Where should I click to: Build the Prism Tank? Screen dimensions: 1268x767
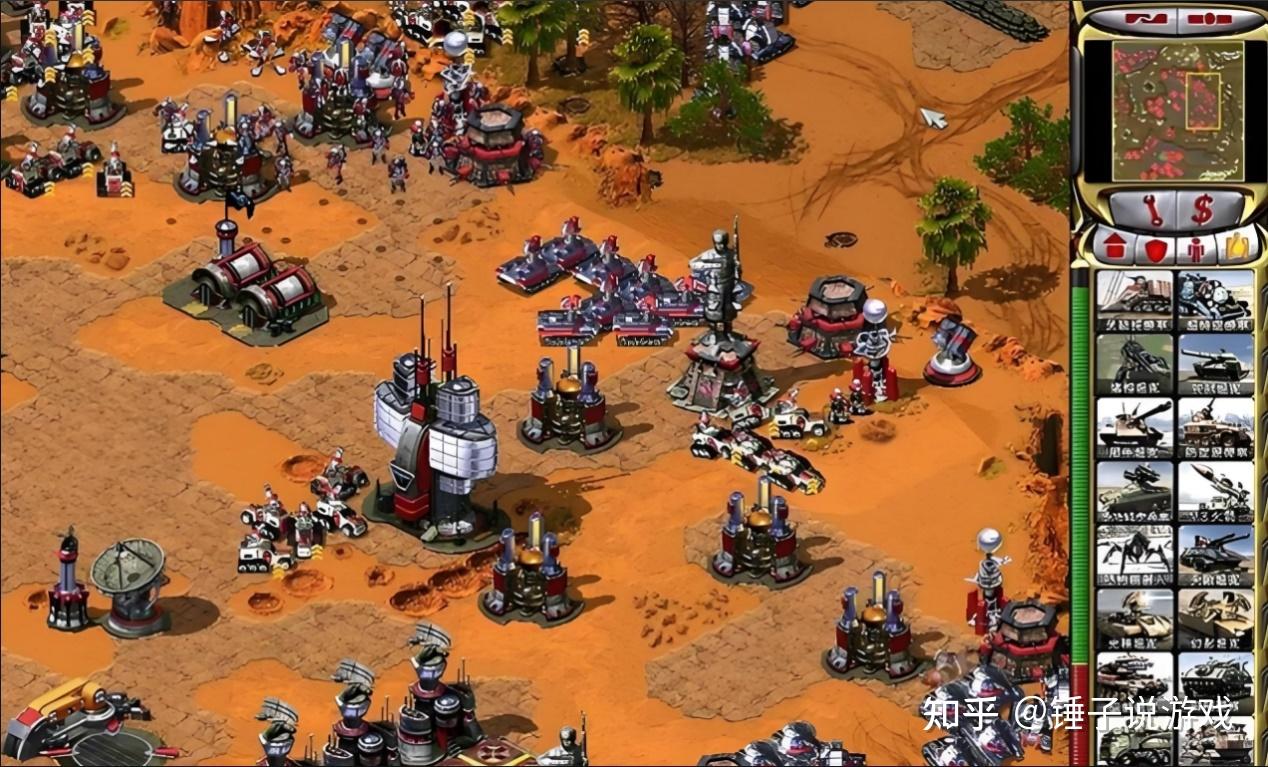coord(1134,615)
